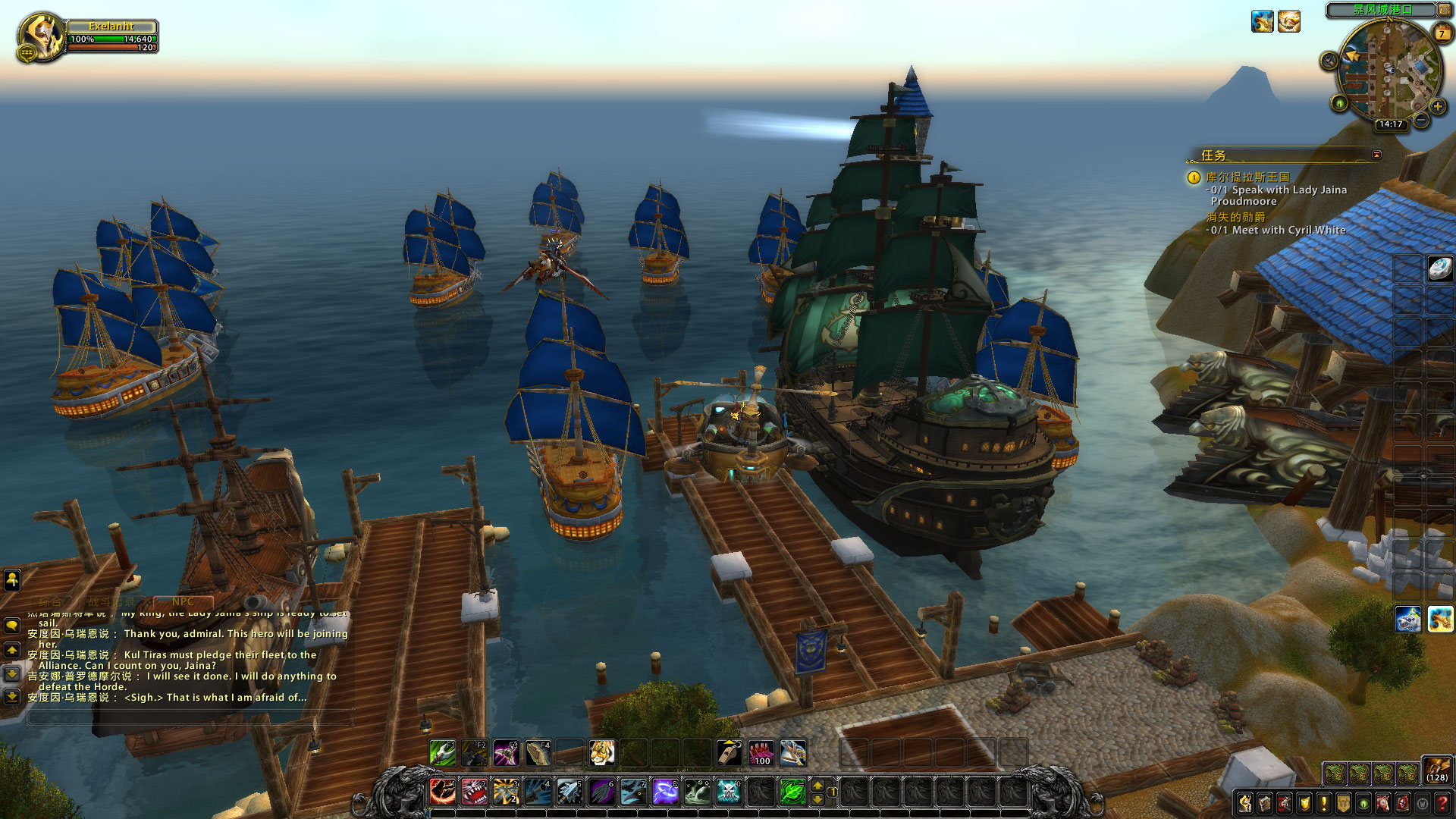Use the whistle item on action bar

[x=729, y=753]
